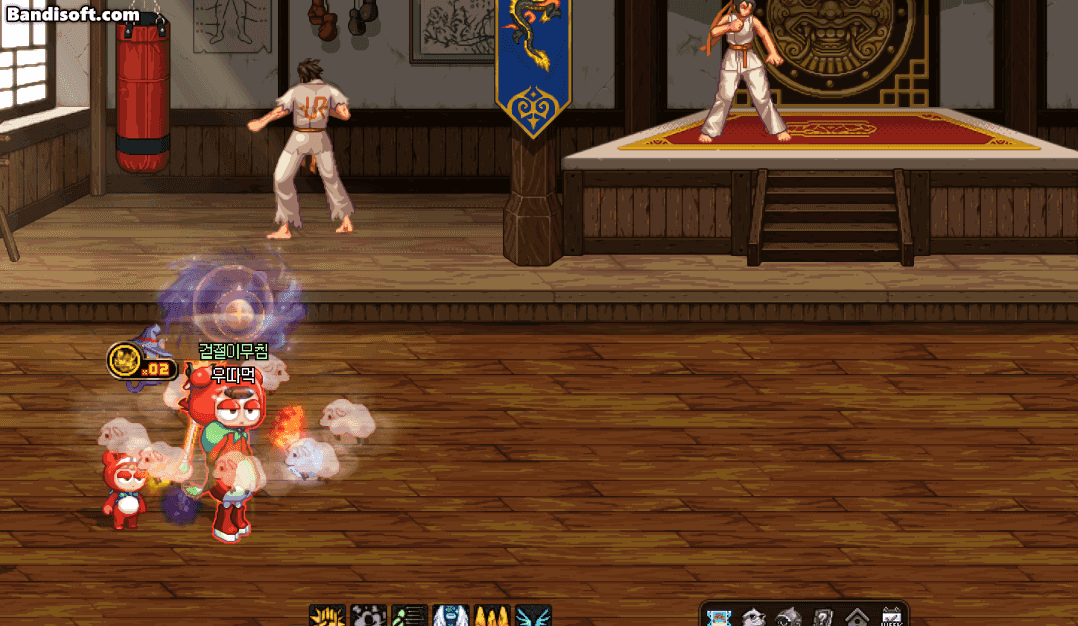The height and width of the screenshot is (626, 1078).
Task: Activate the white-winged blue skill icon
Action: tap(450, 616)
